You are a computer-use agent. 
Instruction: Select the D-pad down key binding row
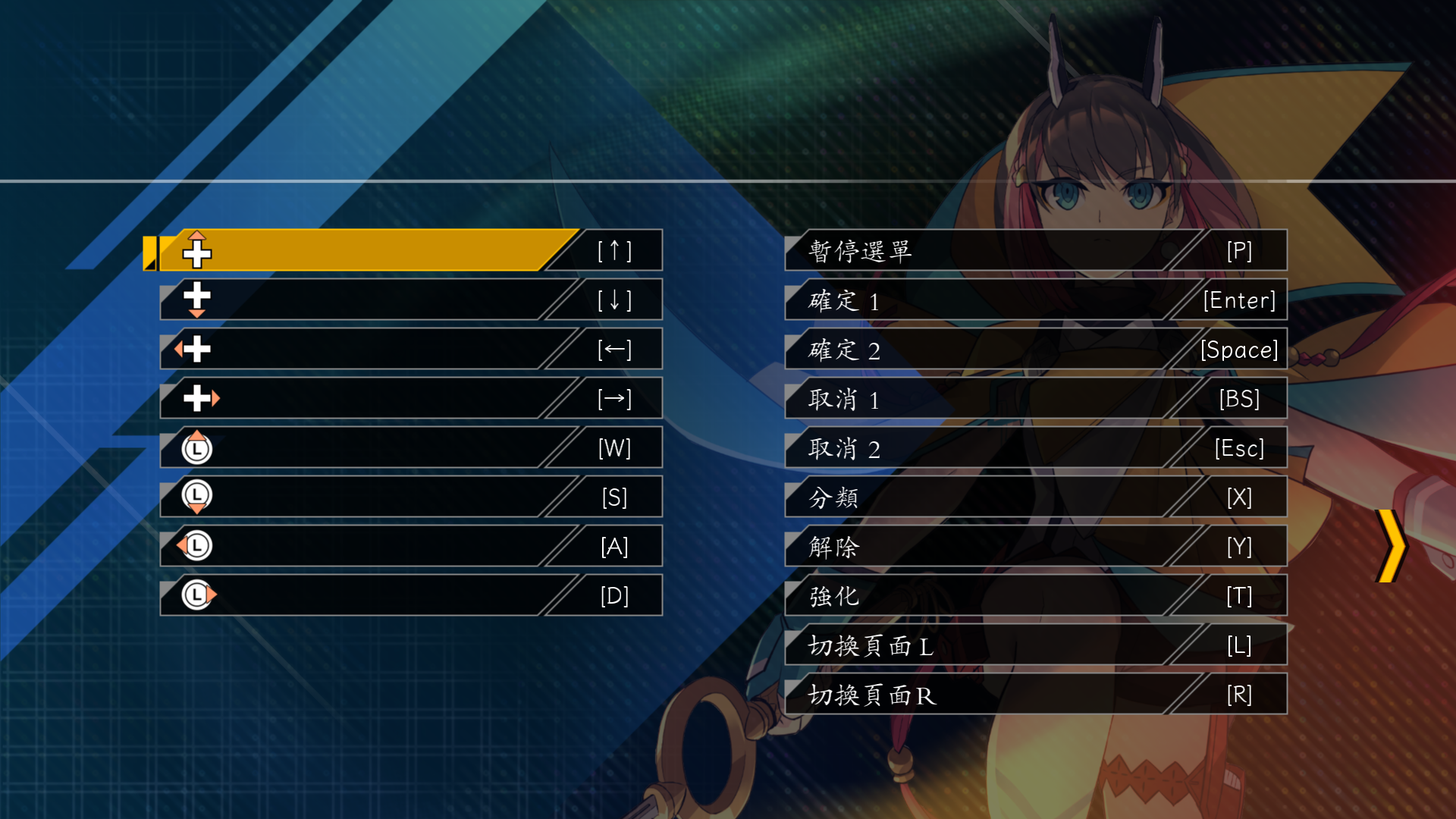pos(409,300)
